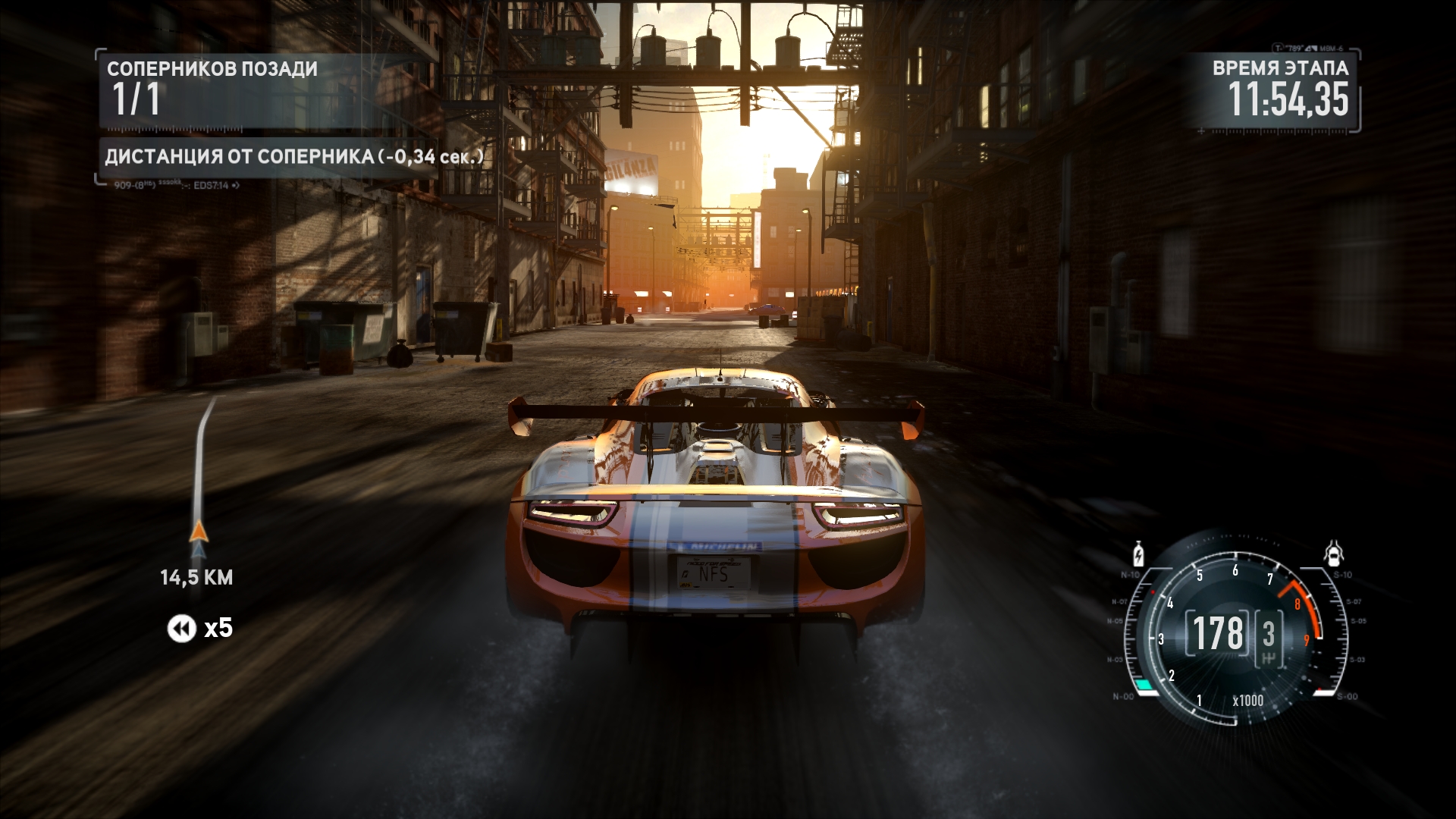Select the nitrous bottle icon
The height and width of the screenshot is (819, 1456).
tap(1138, 554)
